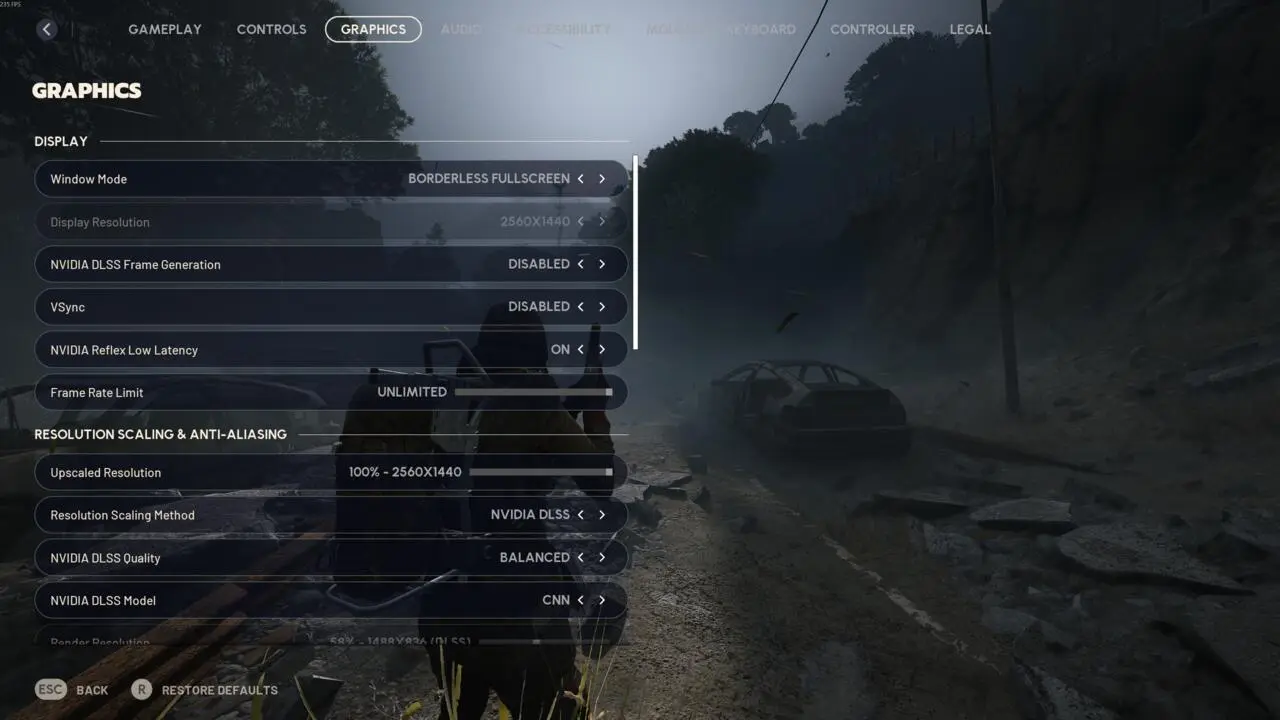Click the BACK option at bottom left
1280x720 pixels.
(x=92, y=689)
